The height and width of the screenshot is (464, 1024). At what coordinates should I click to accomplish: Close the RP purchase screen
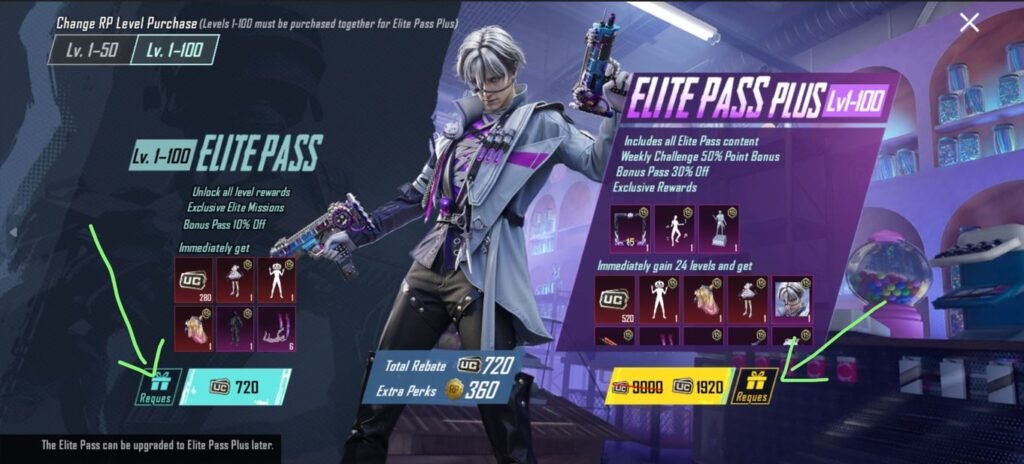(x=968, y=23)
